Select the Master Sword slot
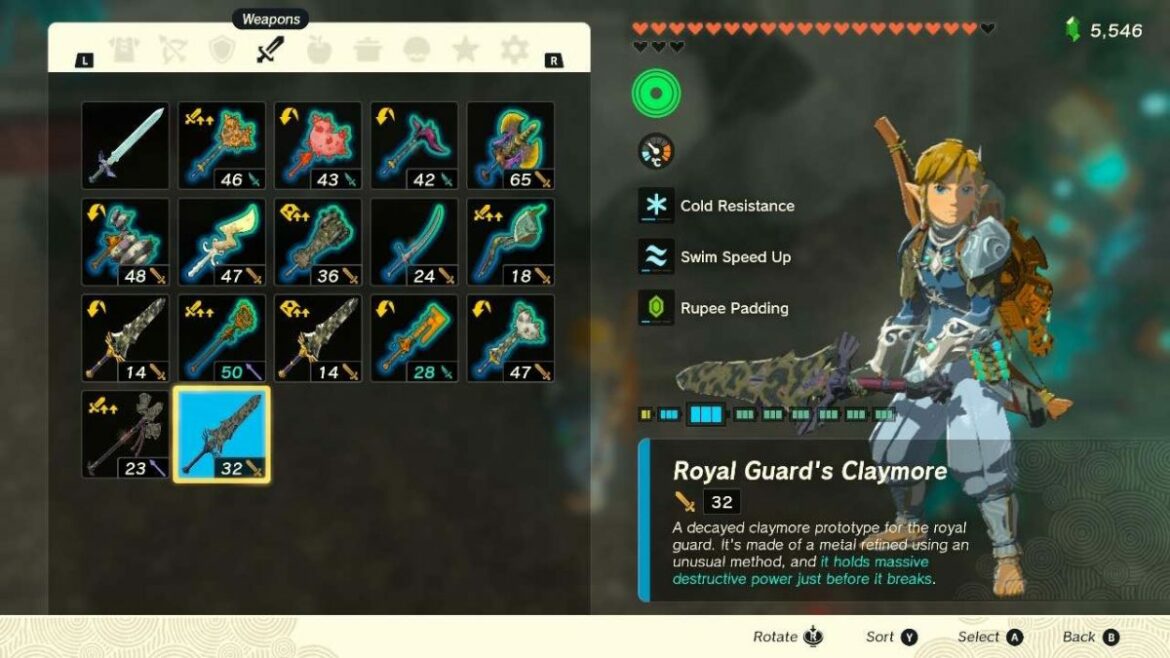This screenshot has height=658, width=1170. tap(125, 145)
